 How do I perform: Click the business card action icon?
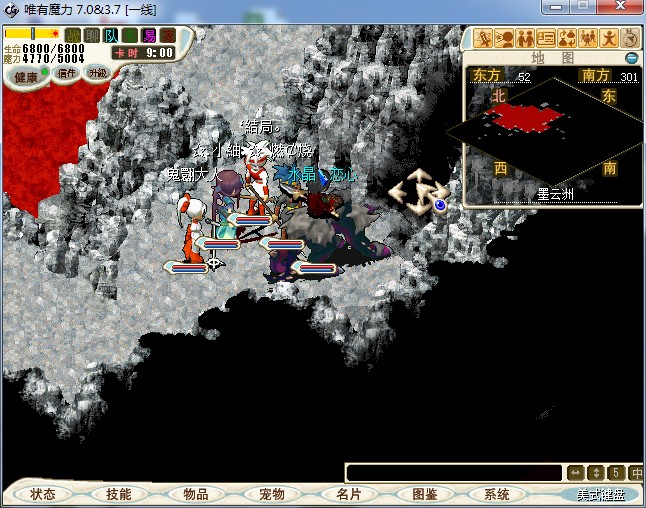tap(546, 39)
